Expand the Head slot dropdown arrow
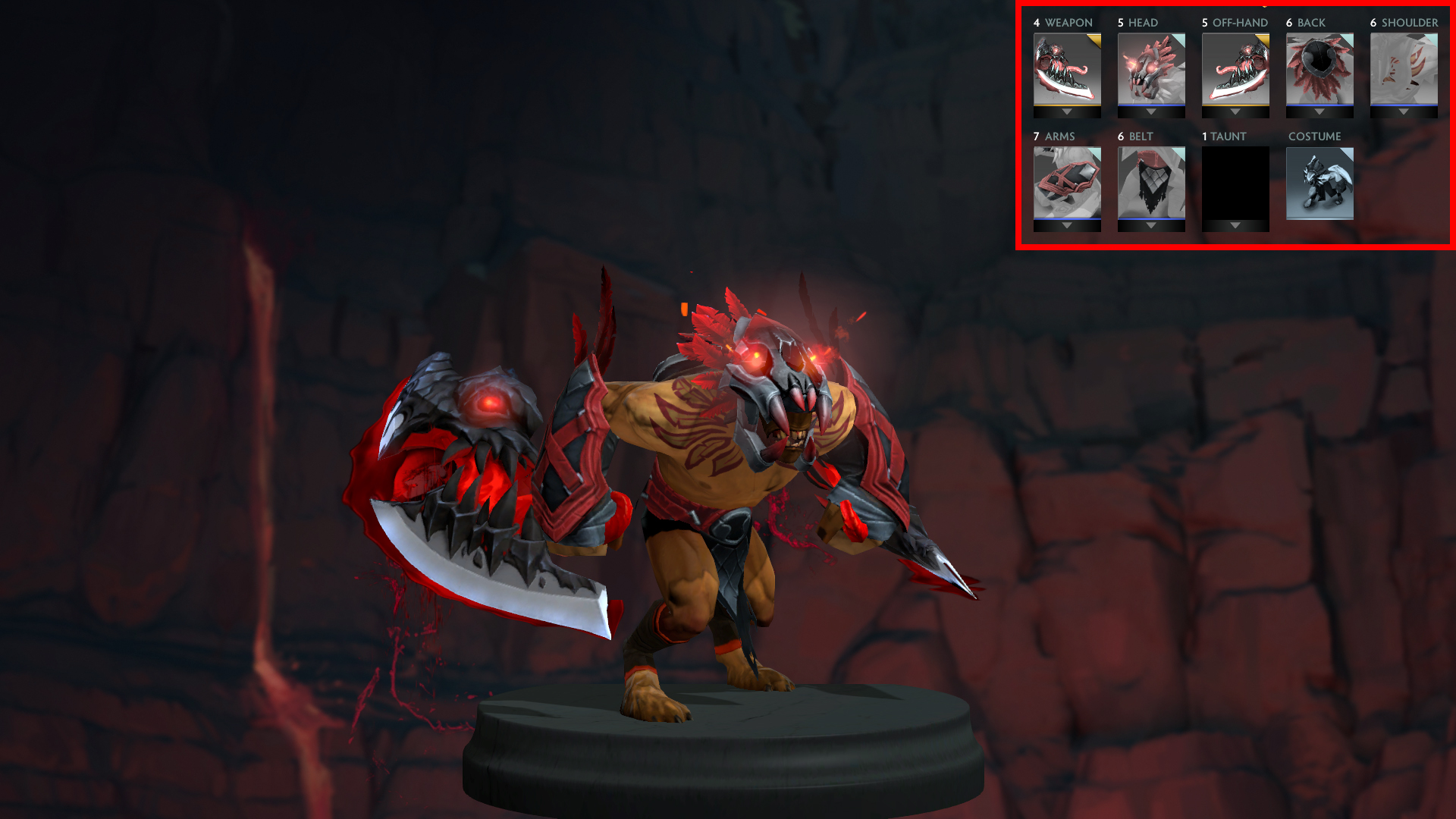The image size is (1456, 819). pyautogui.click(x=1150, y=111)
